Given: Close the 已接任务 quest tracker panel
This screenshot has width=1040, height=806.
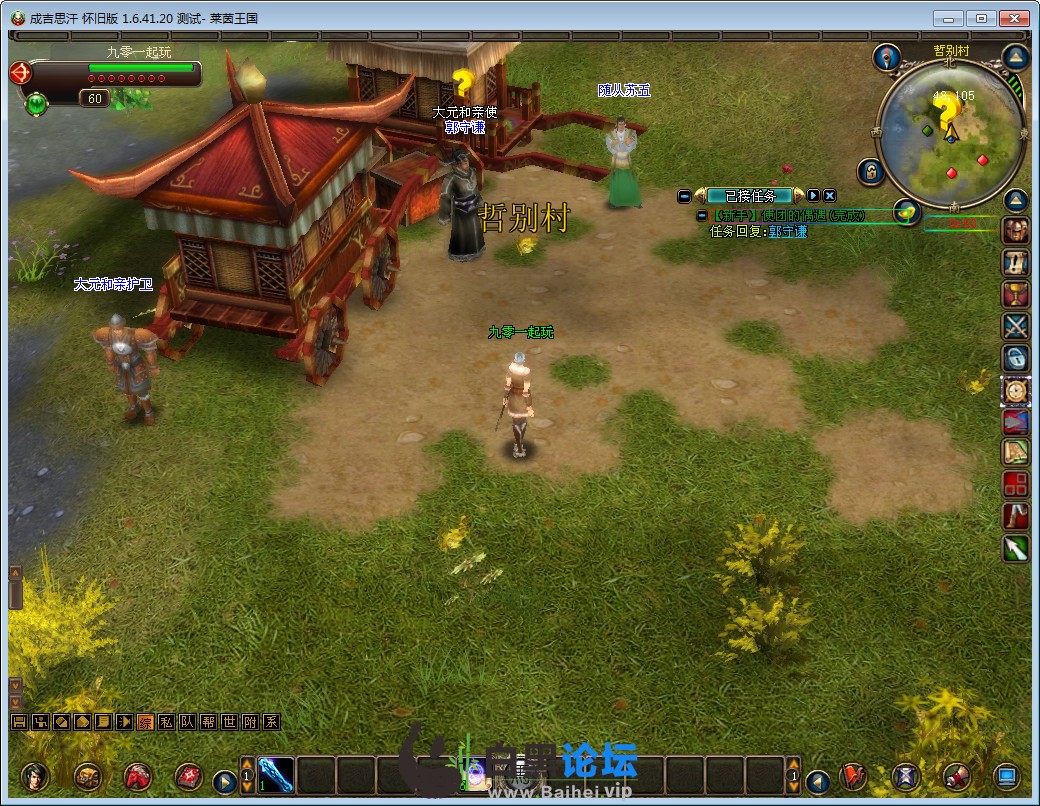Looking at the screenshot, I should (830, 196).
